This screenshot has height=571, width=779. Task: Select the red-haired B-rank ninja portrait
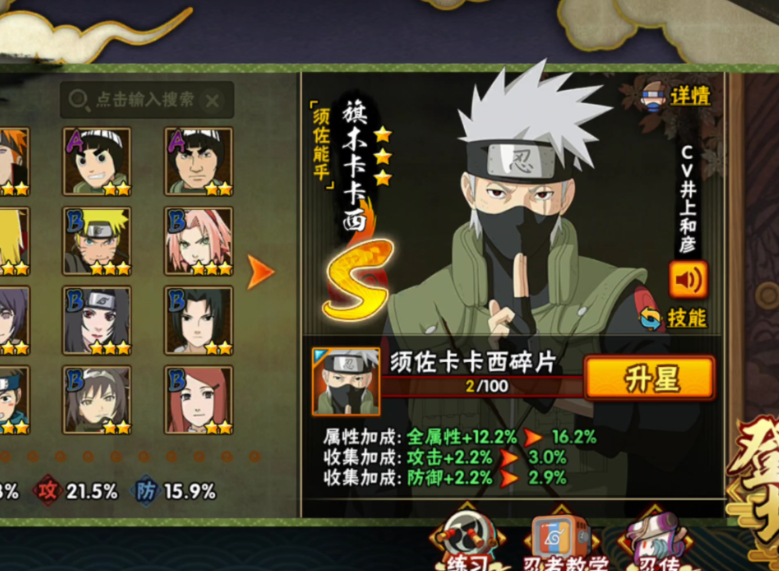[198, 399]
